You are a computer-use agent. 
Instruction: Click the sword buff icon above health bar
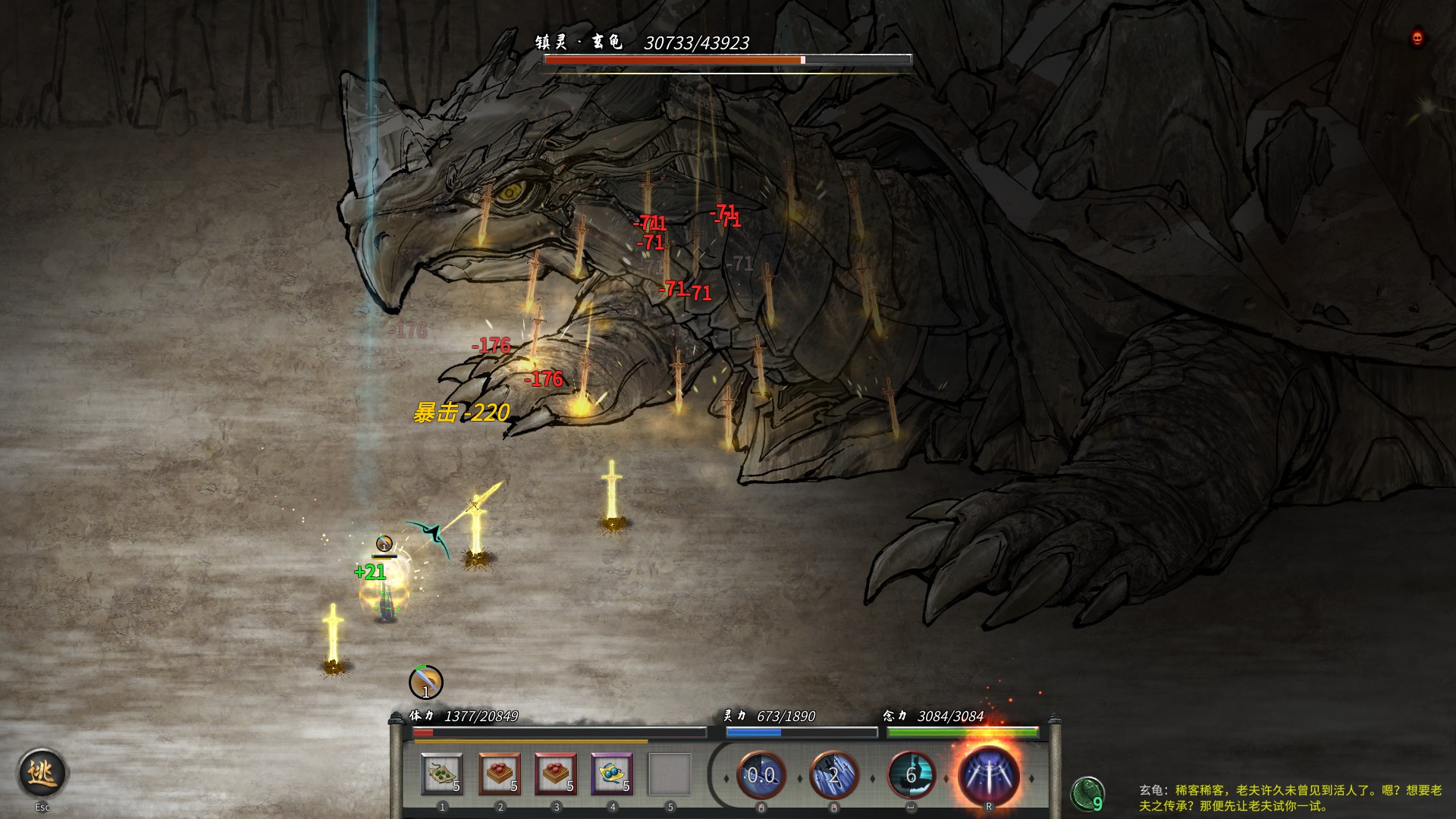425,682
